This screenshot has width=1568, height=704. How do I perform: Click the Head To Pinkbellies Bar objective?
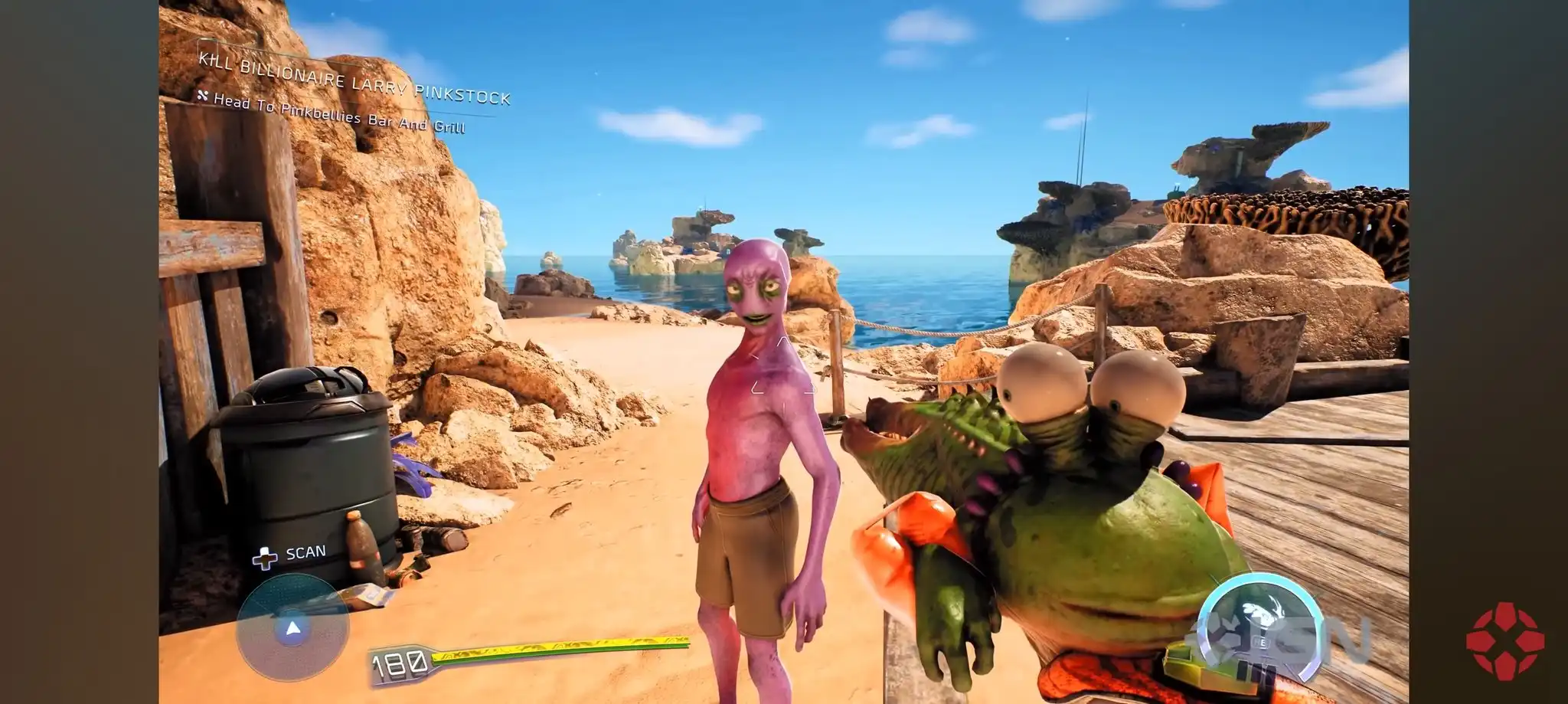[338, 112]
